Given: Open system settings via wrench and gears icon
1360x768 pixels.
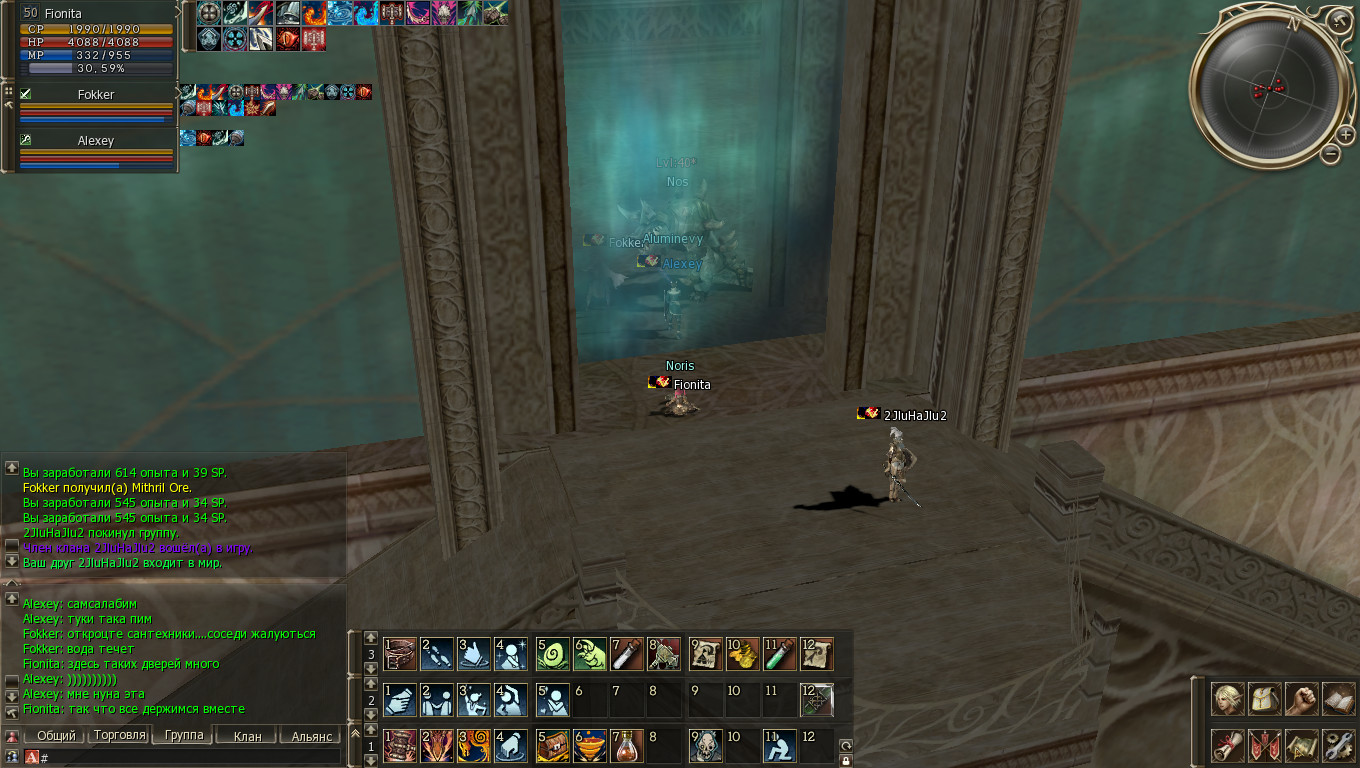Looking at the screenshot, I should 1338,745.
